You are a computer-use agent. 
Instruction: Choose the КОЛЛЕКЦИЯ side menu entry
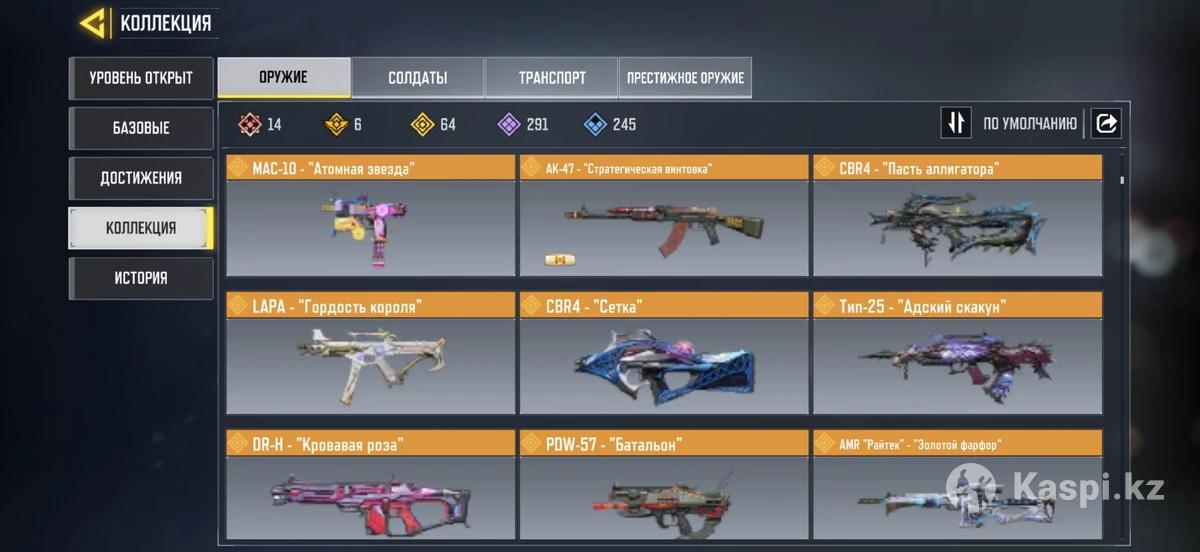[x=141, y=228]
